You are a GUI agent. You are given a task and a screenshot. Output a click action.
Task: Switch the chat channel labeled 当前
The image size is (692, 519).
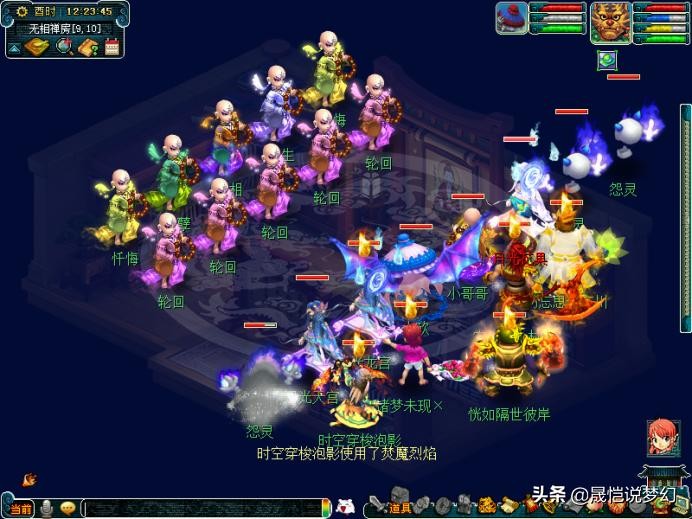[20, 508]
